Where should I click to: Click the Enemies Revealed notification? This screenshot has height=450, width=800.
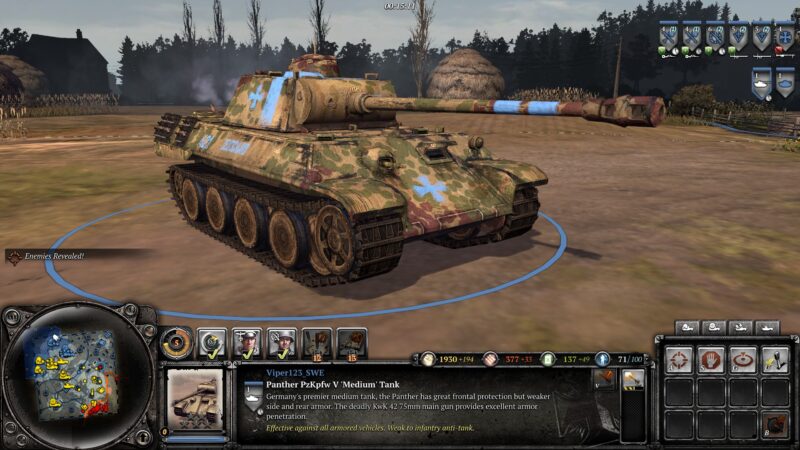(52, 256)
